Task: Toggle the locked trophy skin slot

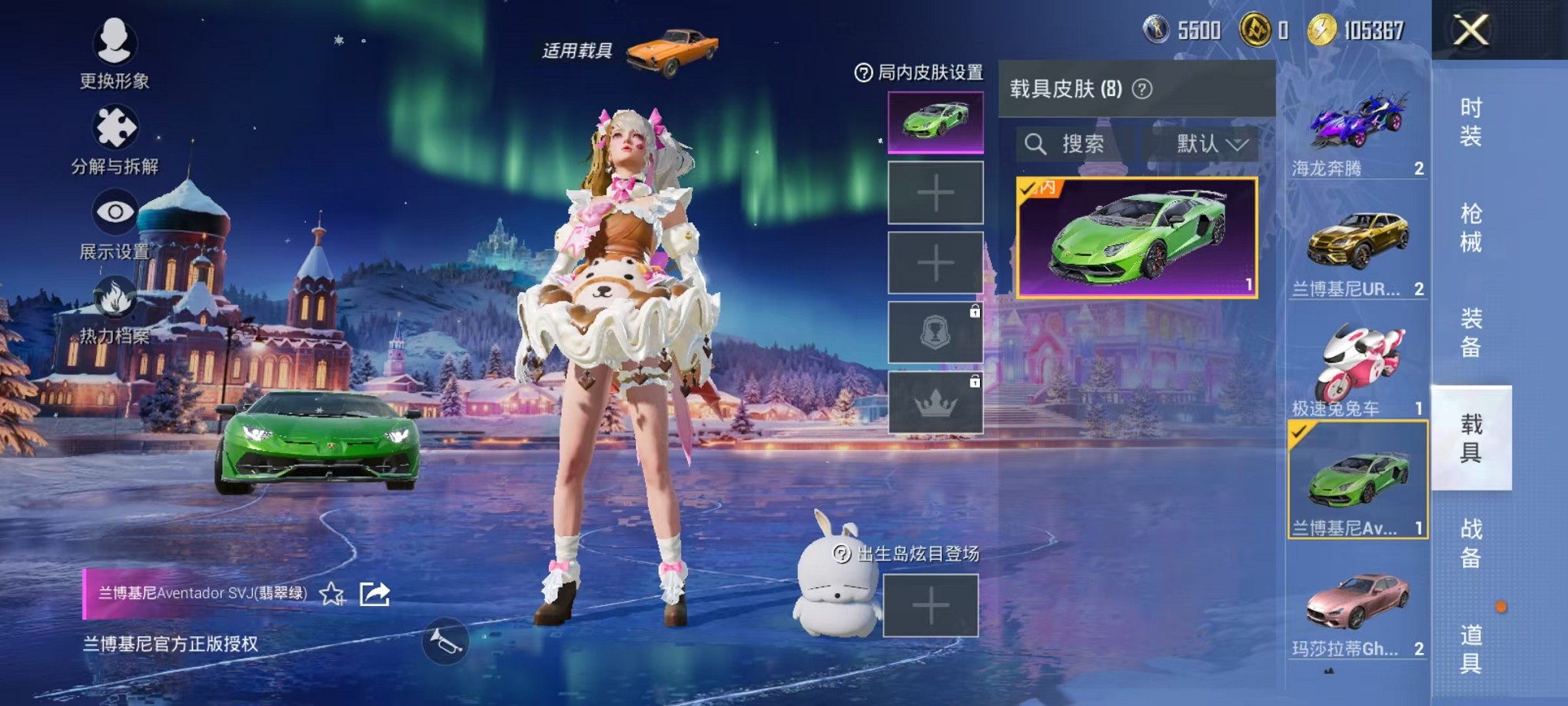Action: tap(934, 332)
